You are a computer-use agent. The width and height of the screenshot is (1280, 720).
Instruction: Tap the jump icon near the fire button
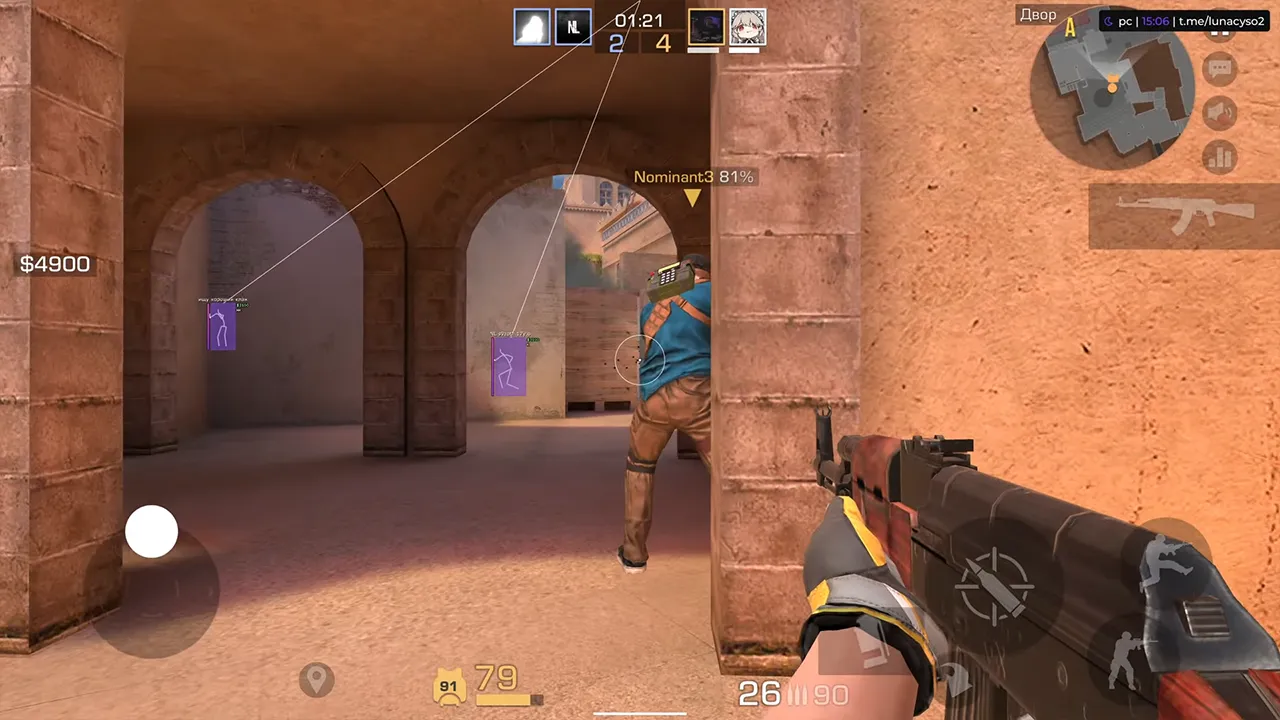1168,558
